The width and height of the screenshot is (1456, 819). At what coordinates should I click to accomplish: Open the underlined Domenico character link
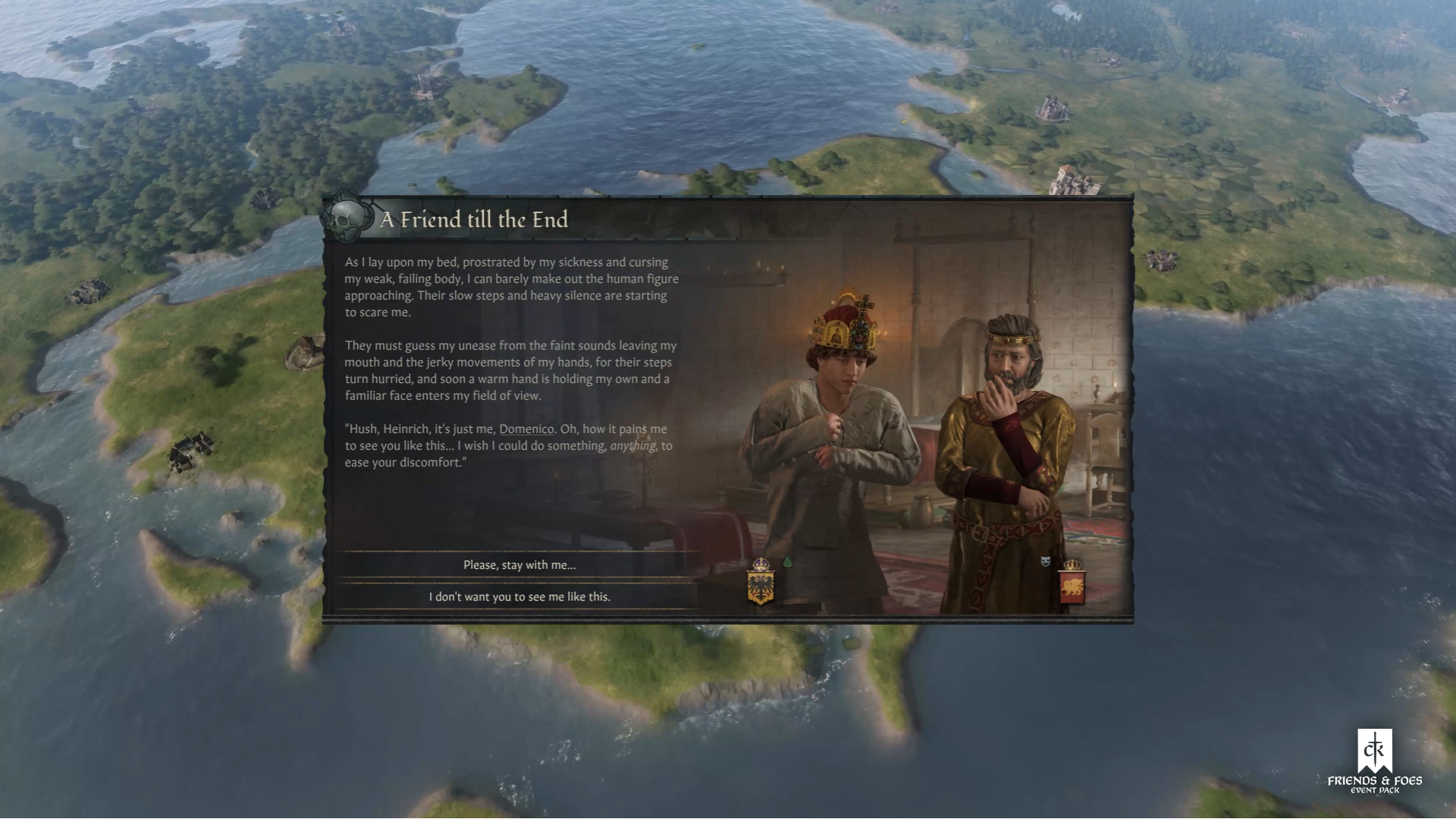tap(526, 429)
